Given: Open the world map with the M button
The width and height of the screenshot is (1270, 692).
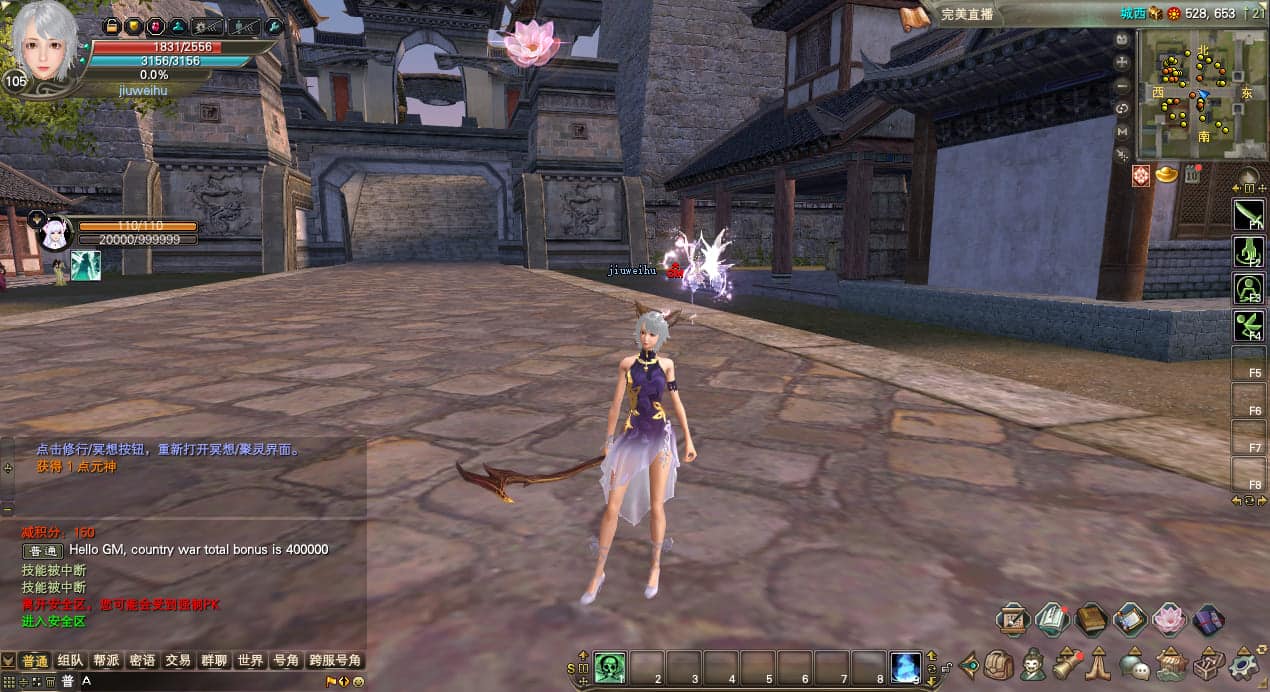Looking at the screenshot, I should click(1123, 131).
